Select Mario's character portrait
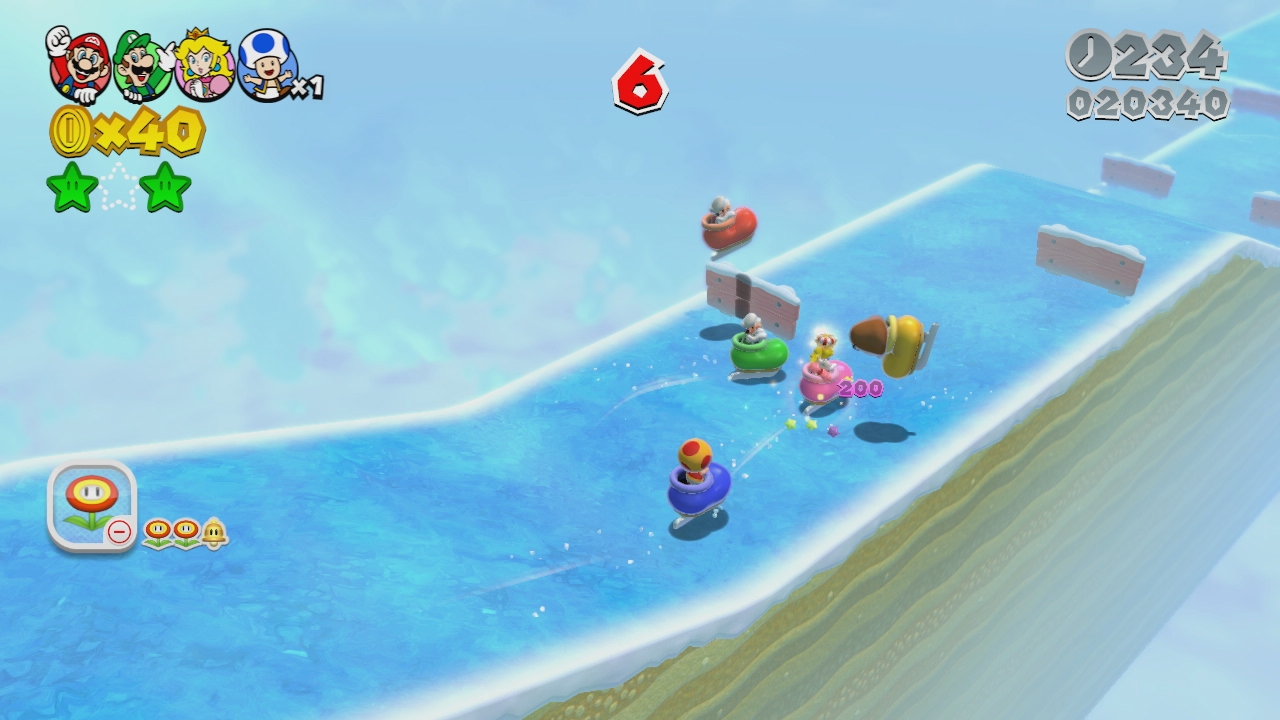This screenshot has height=720, width=1280. pos(77,64)
